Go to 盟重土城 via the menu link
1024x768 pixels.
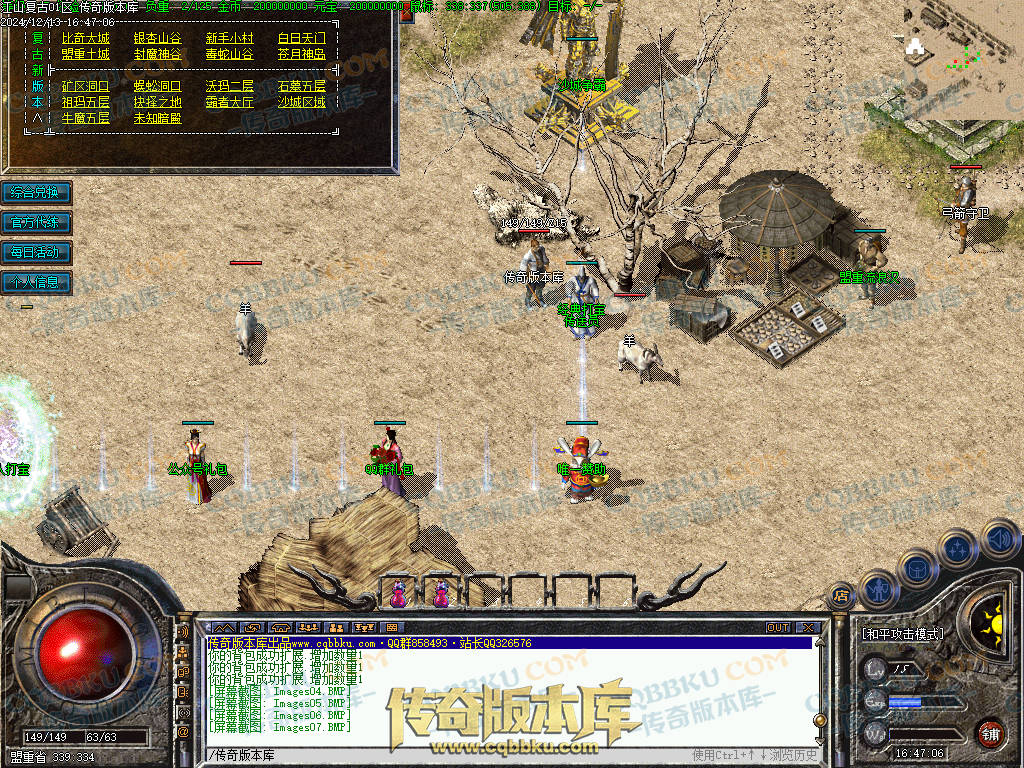86,54
